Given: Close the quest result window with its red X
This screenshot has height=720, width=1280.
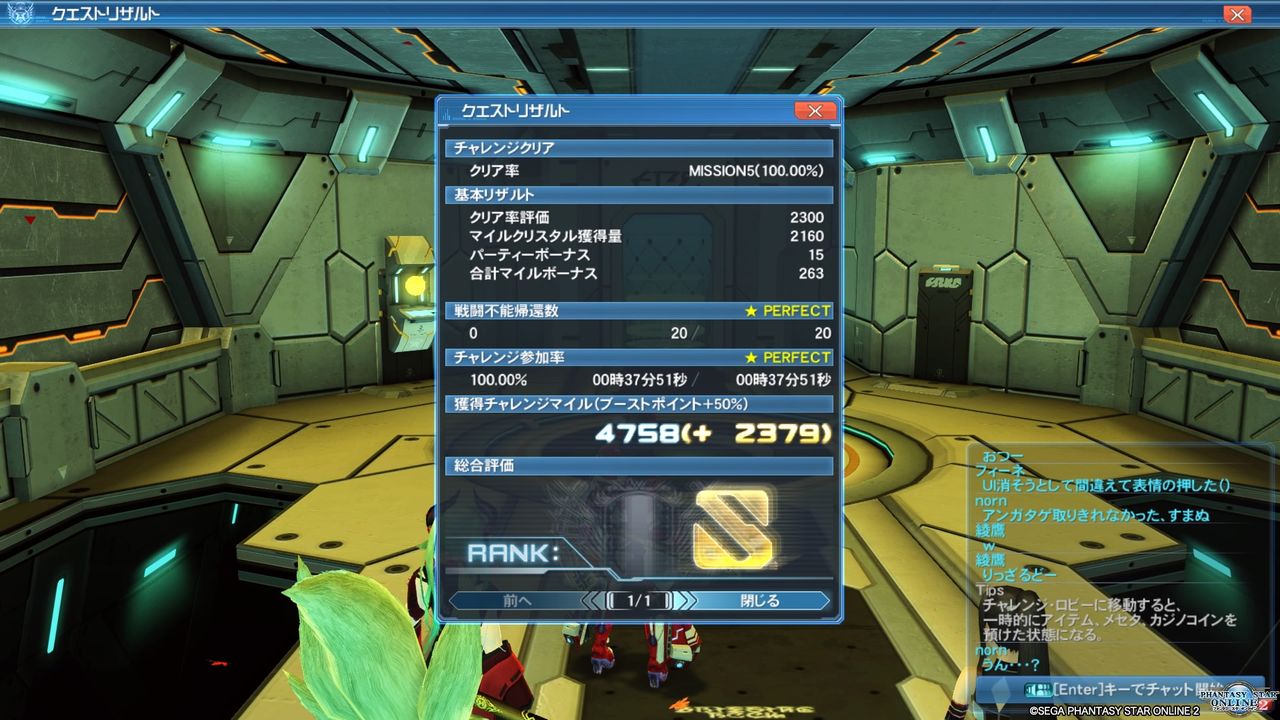Looking at the screenshot, I should (816, 111).
